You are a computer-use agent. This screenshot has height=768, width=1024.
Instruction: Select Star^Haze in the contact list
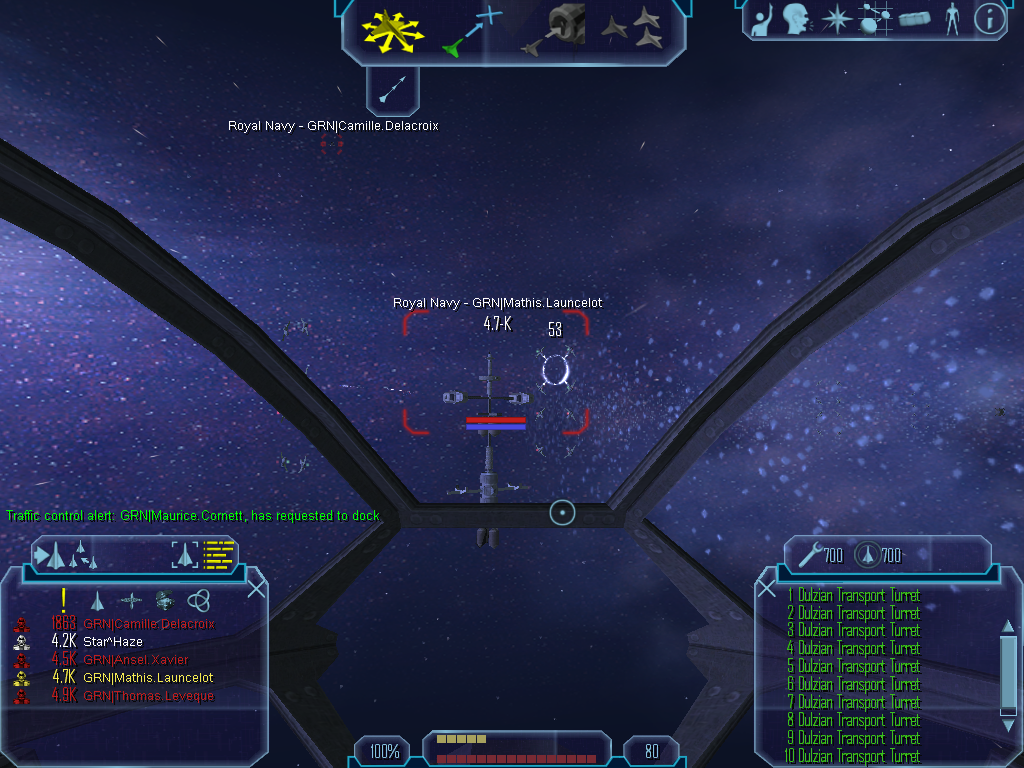click(112, 642)
